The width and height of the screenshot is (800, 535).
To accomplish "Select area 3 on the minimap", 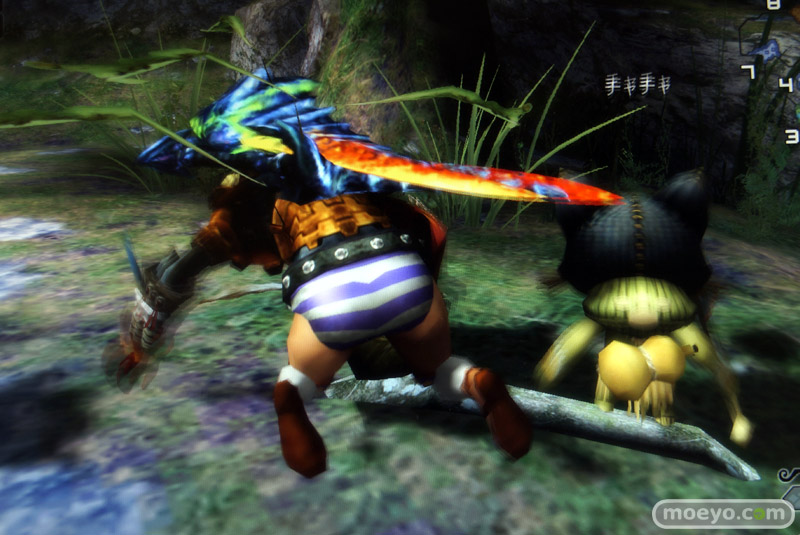I will click(x=791, y=136).
